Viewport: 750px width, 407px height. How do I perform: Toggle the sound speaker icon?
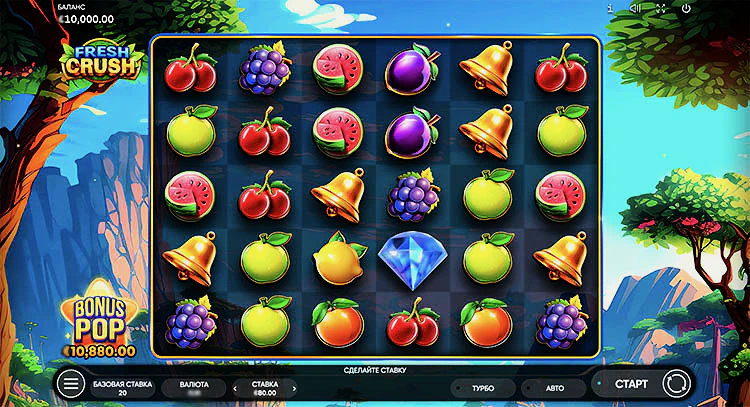tap(635, 8)
